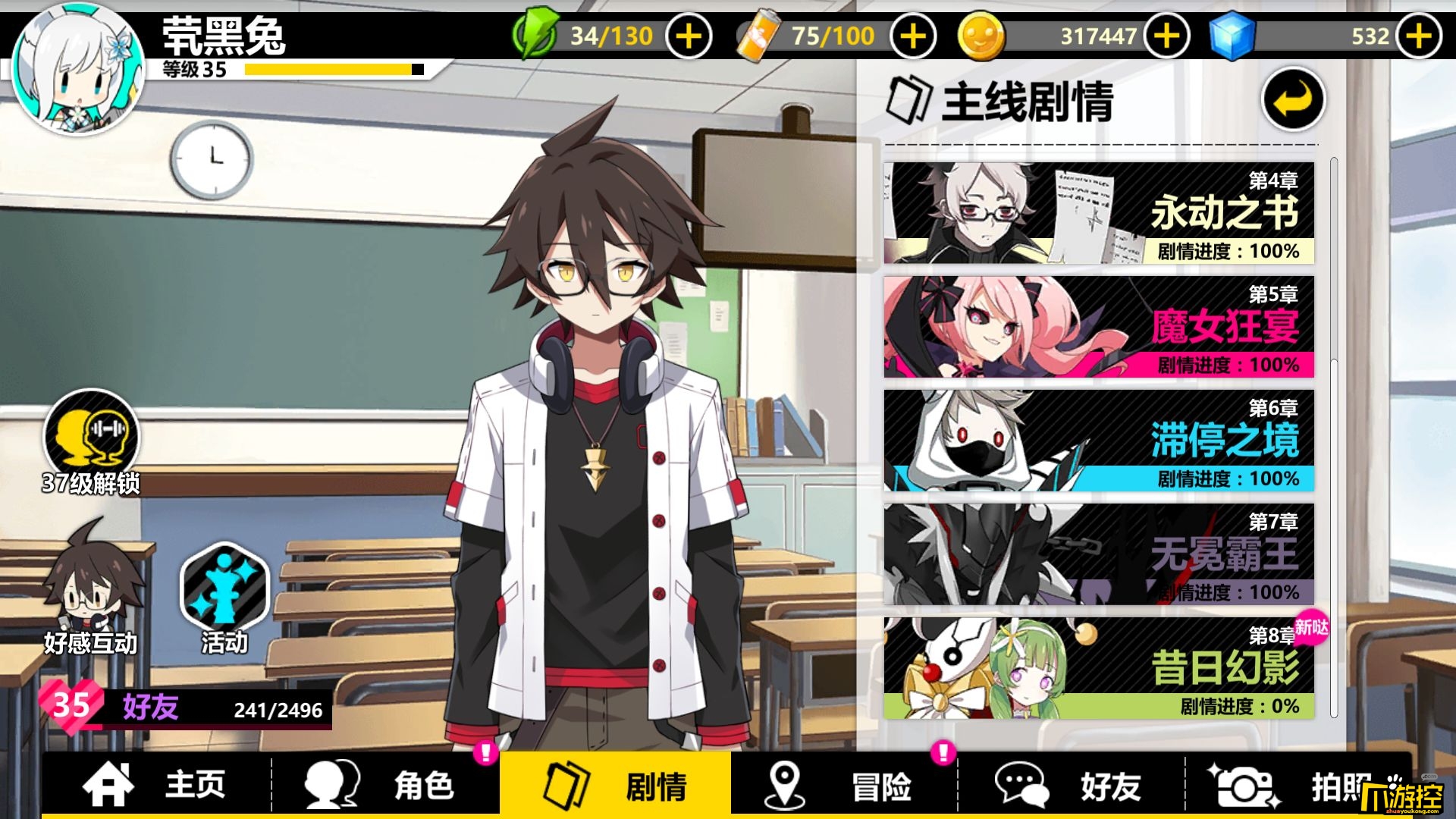Show the 好友 friends tab
The height and width of the screenshot is (819, 1456).
1071,785
